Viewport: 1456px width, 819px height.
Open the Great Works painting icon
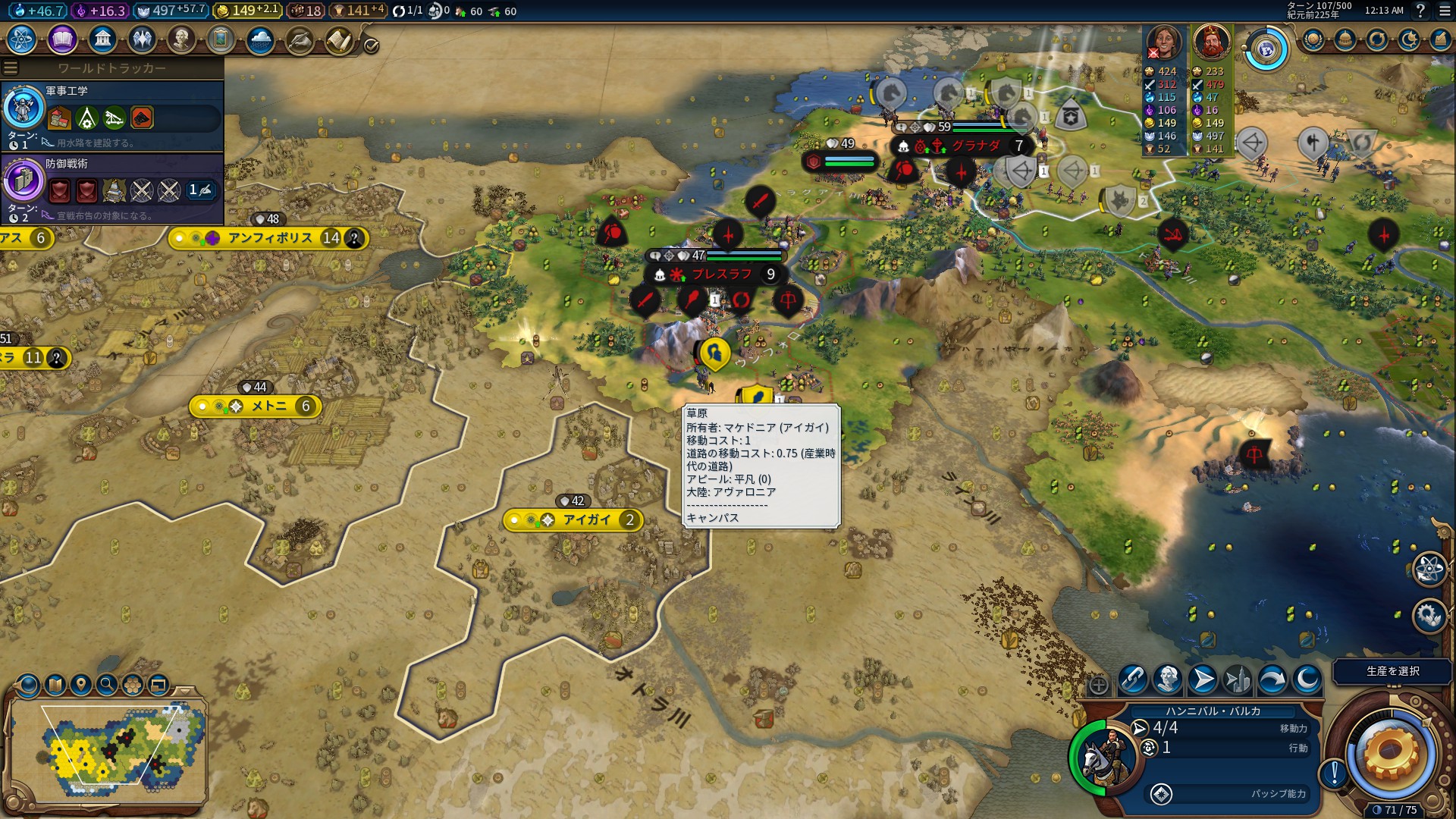tap(221, 39)
